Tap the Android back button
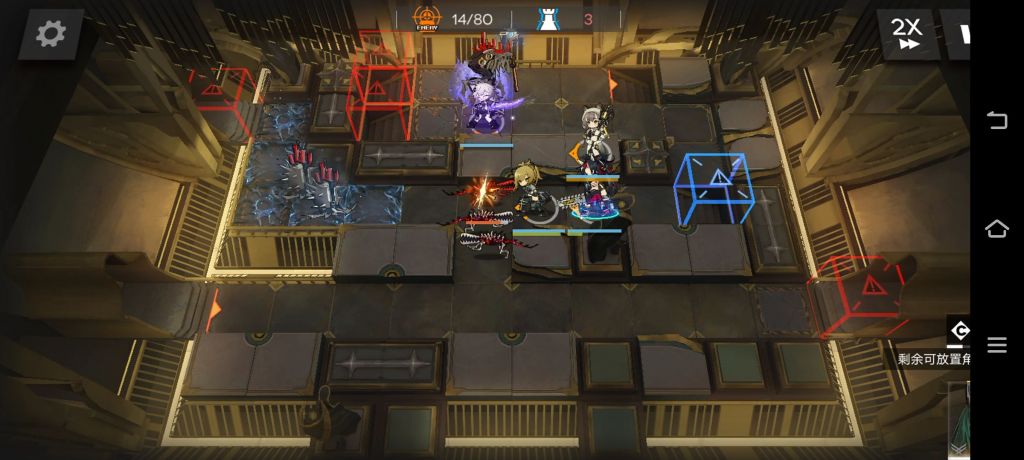 (x=997, y=121)
